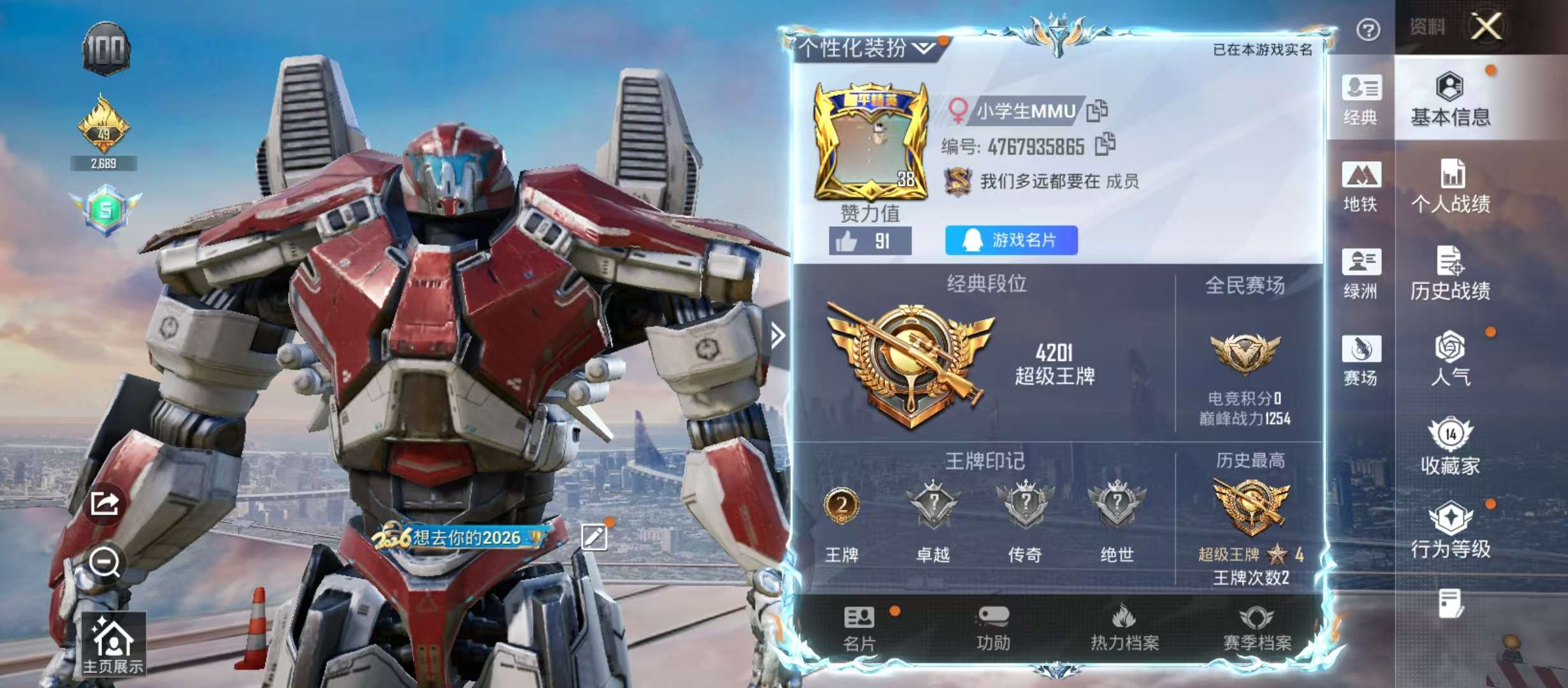This screenshot has height=688, width=1568.
Task: Close the profile screen with the X
Action: coord(1486,27)
